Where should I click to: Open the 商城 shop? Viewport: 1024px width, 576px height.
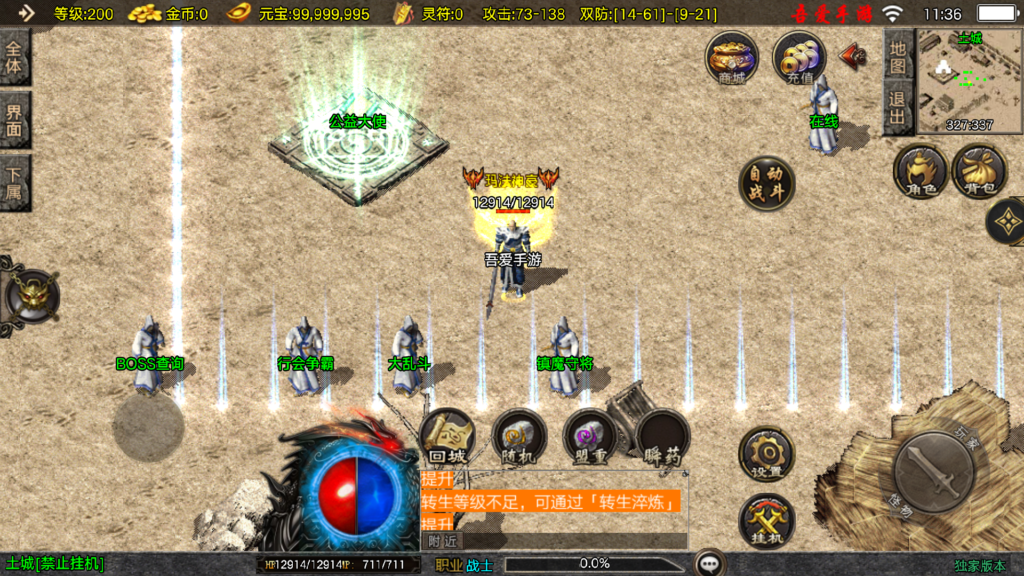click(732, 57)
